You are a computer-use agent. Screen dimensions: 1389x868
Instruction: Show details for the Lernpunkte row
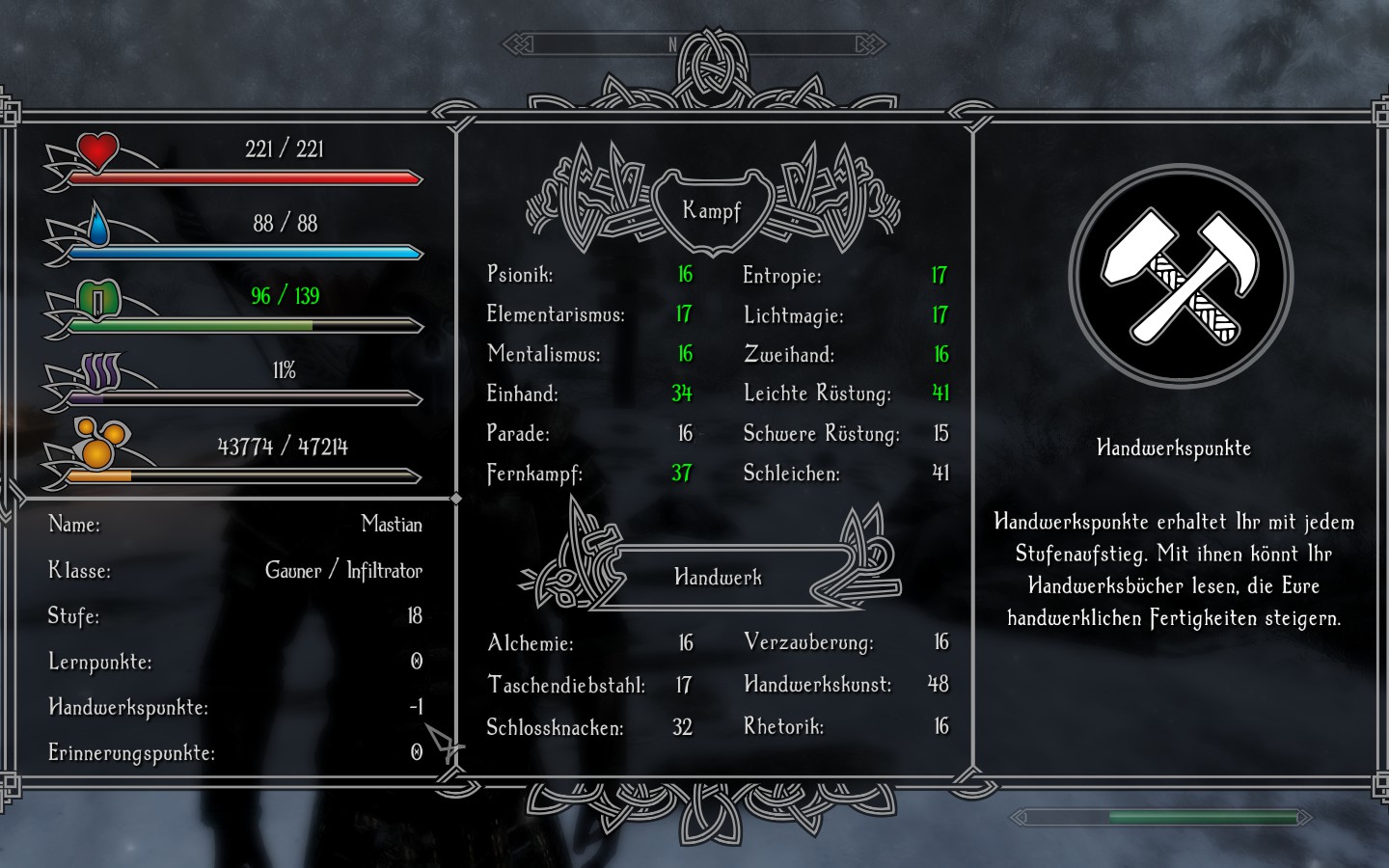tap(100, 662)
